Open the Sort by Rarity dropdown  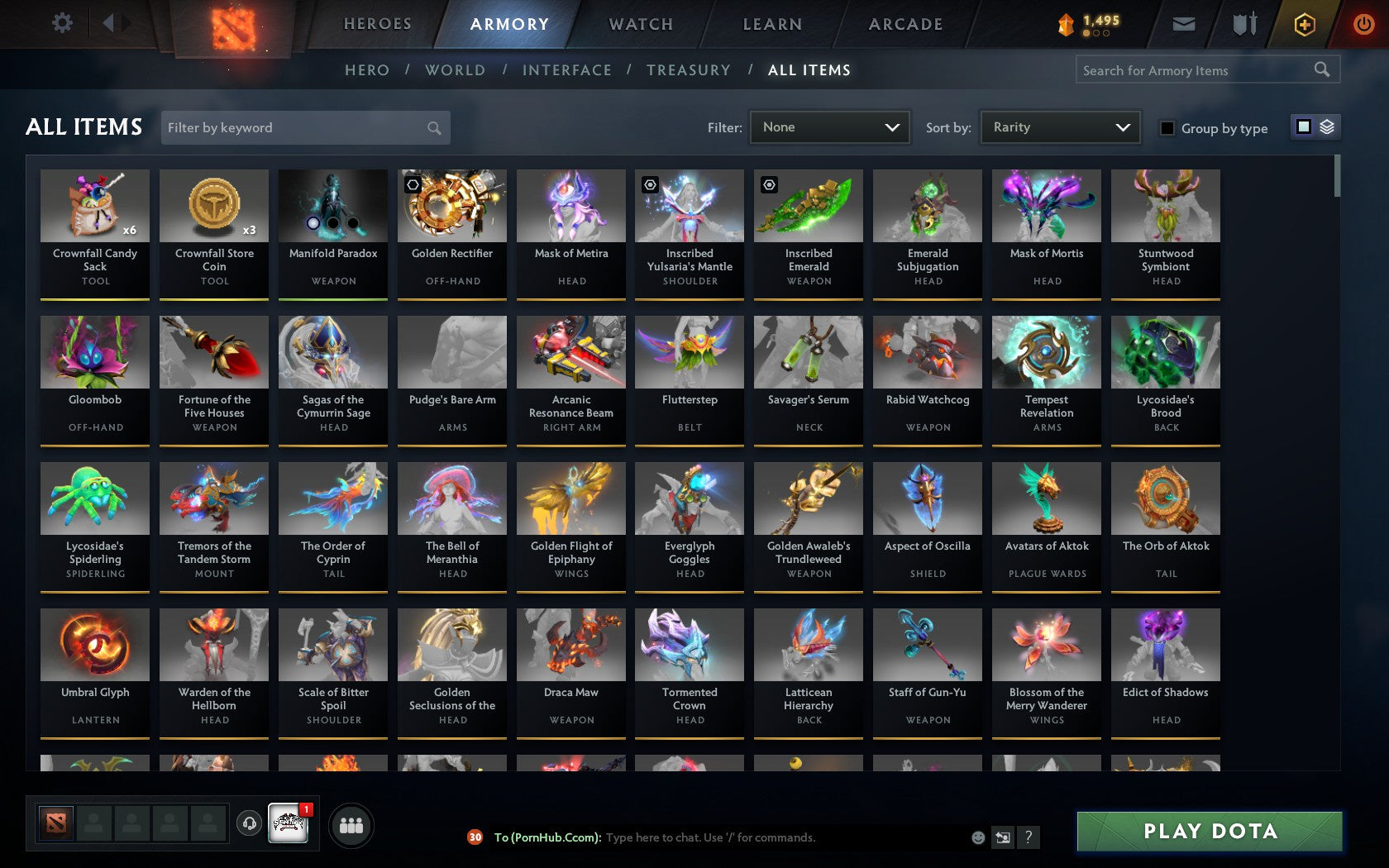pos(1059,127)
